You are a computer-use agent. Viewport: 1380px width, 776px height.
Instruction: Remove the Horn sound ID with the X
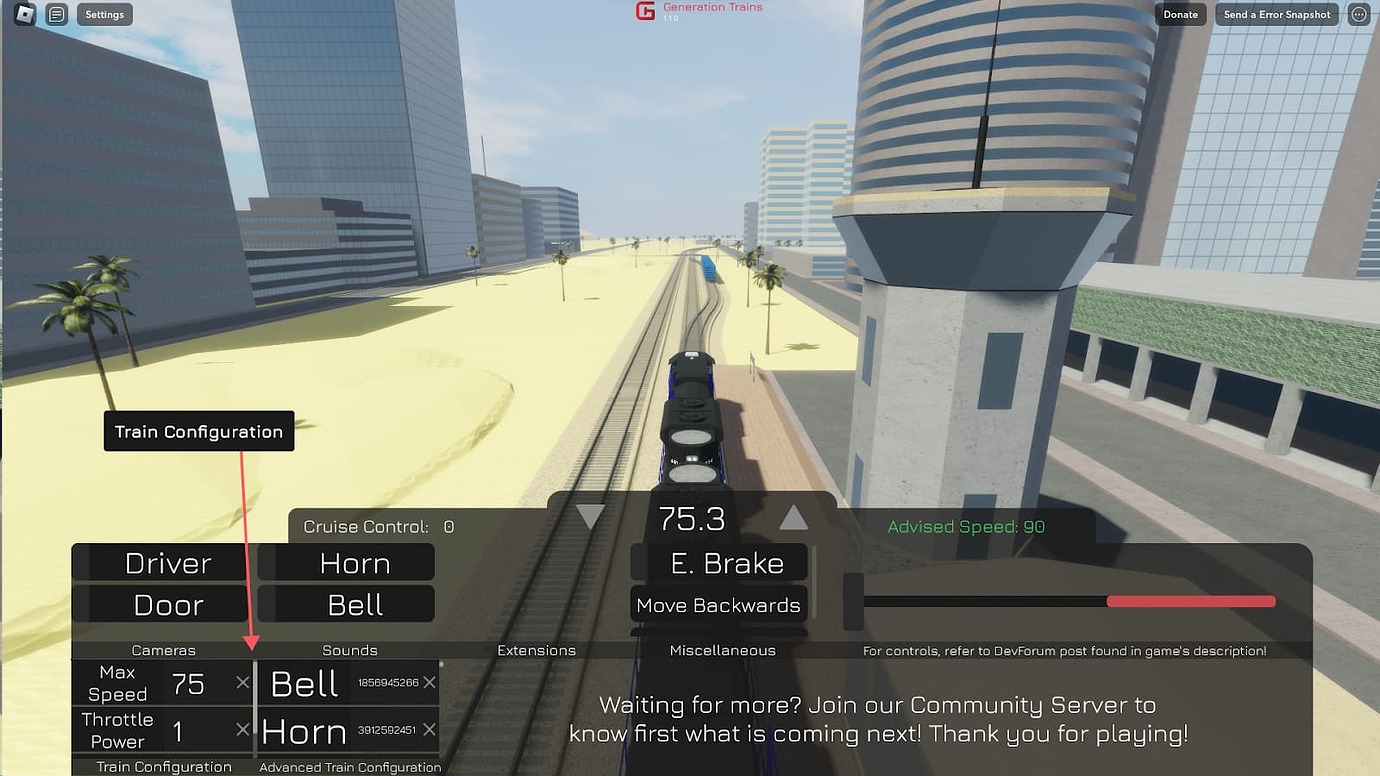pyautogui.click(x=431, y=731)
